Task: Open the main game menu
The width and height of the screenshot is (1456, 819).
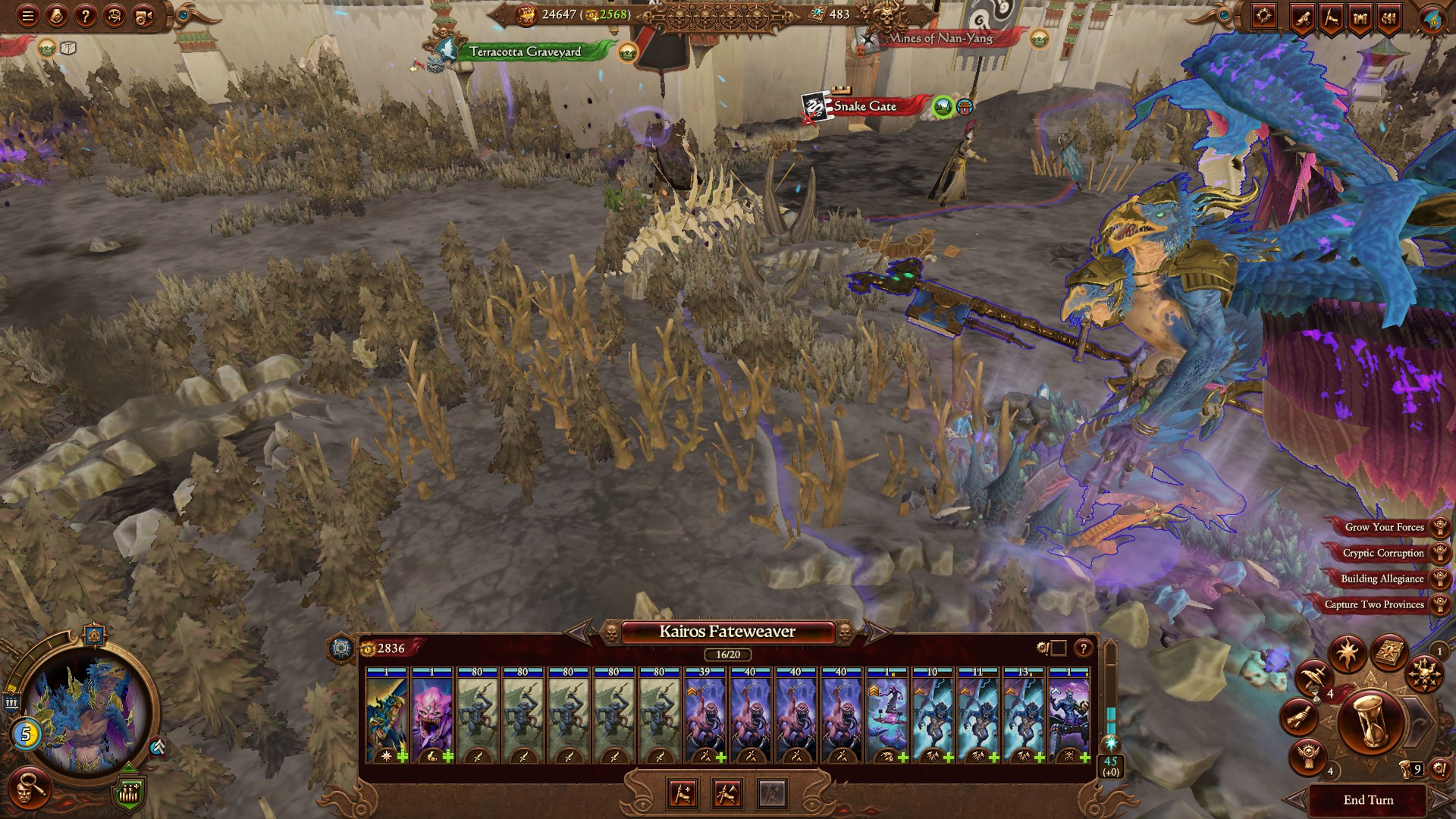Action: pos(28,15)
